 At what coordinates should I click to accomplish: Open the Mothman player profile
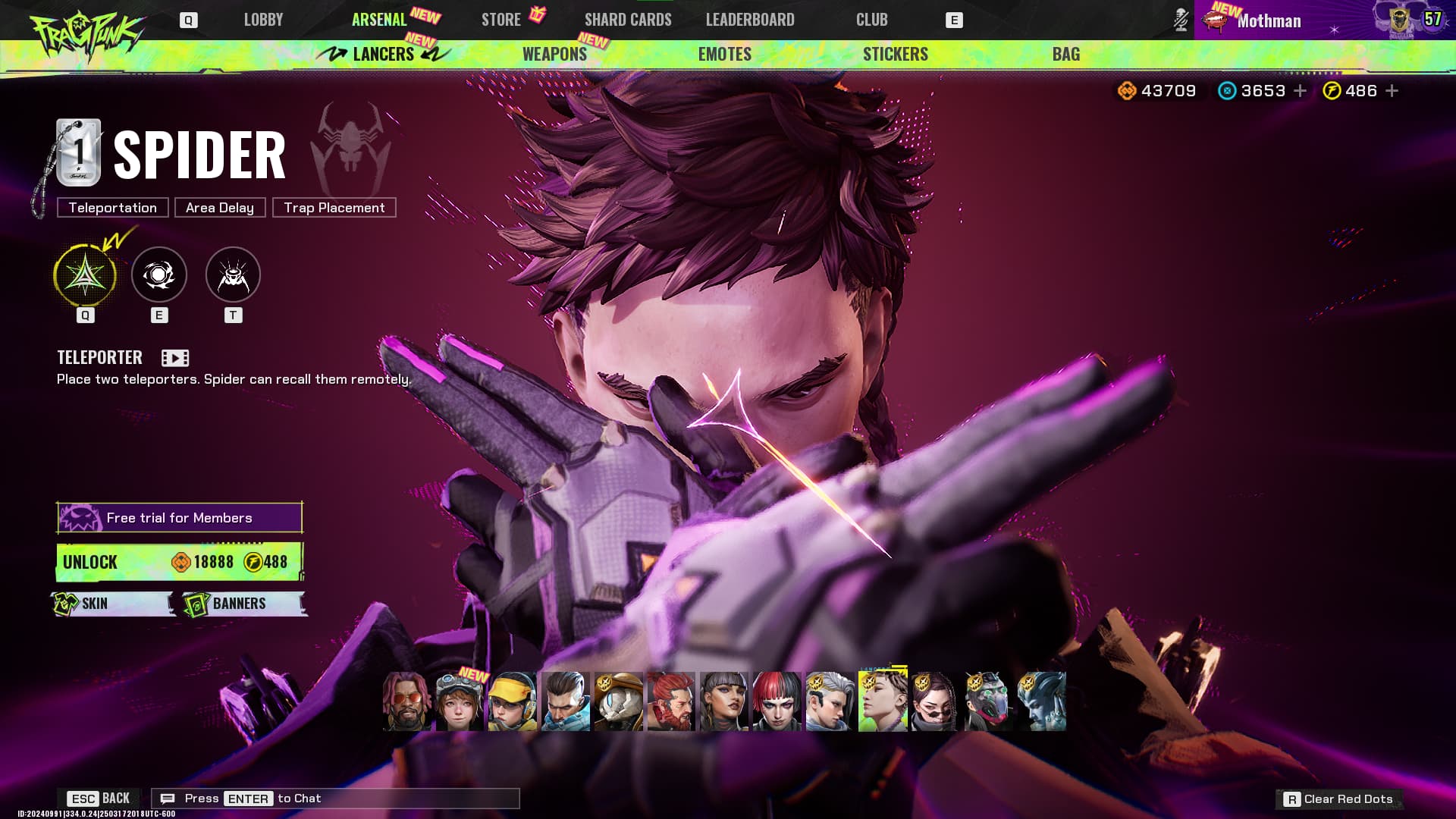[1268, 20]
